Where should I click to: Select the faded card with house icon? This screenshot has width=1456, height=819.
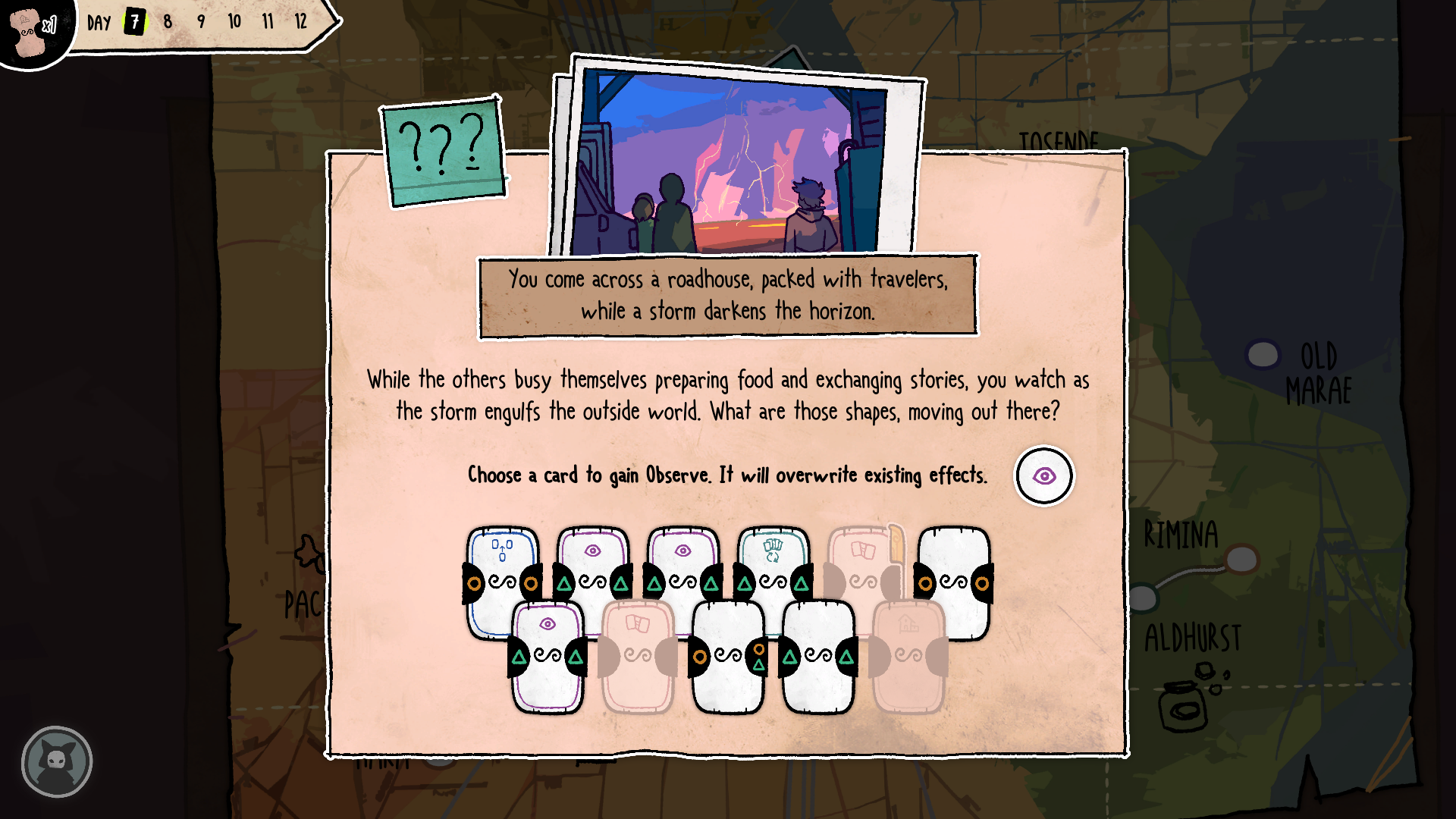pos(908,656)
